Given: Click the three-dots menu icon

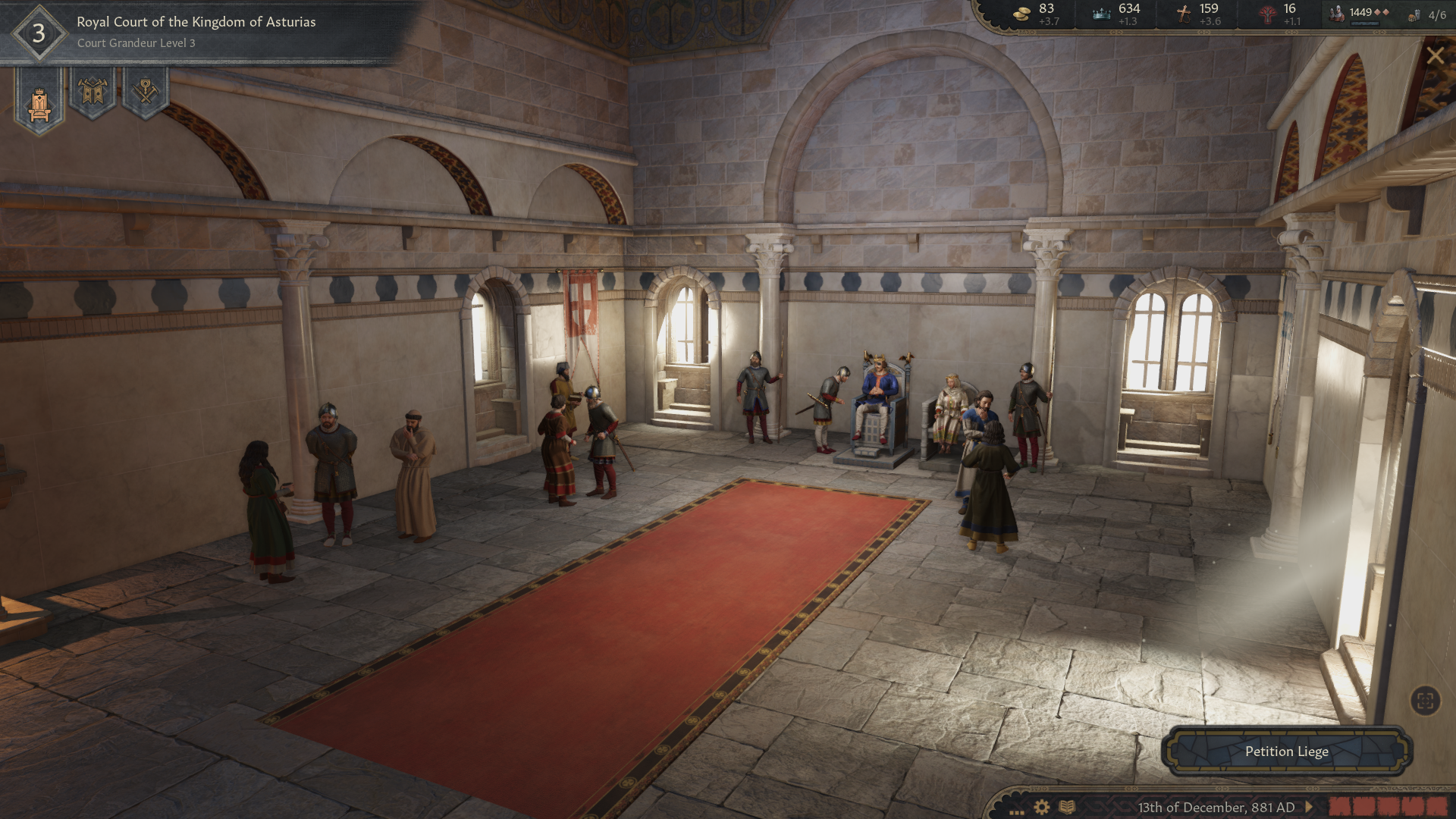Looking at the screenshot, I should coord(1016,810).
